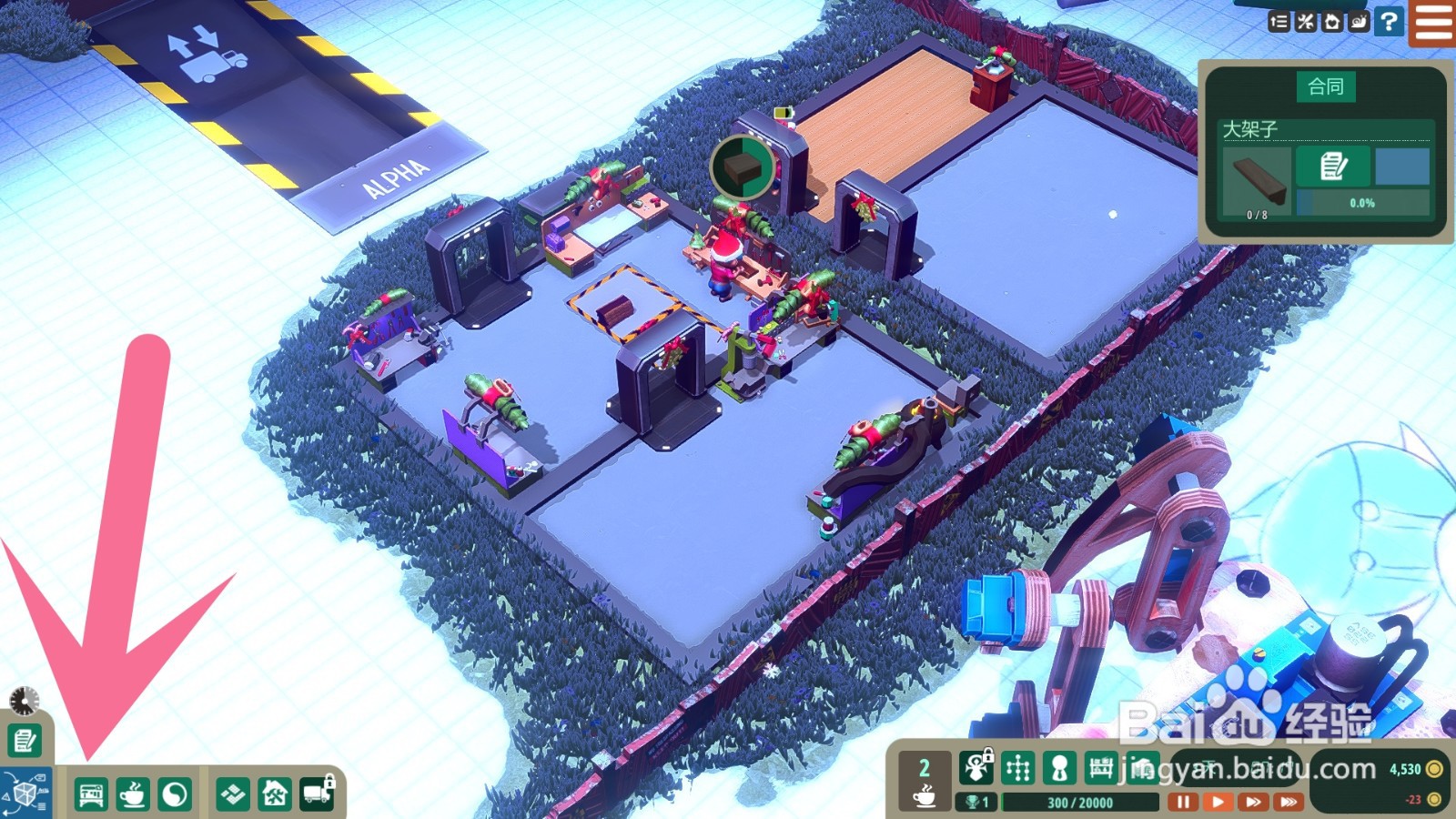Open the 大架子 contract document button

[1333, 167]
